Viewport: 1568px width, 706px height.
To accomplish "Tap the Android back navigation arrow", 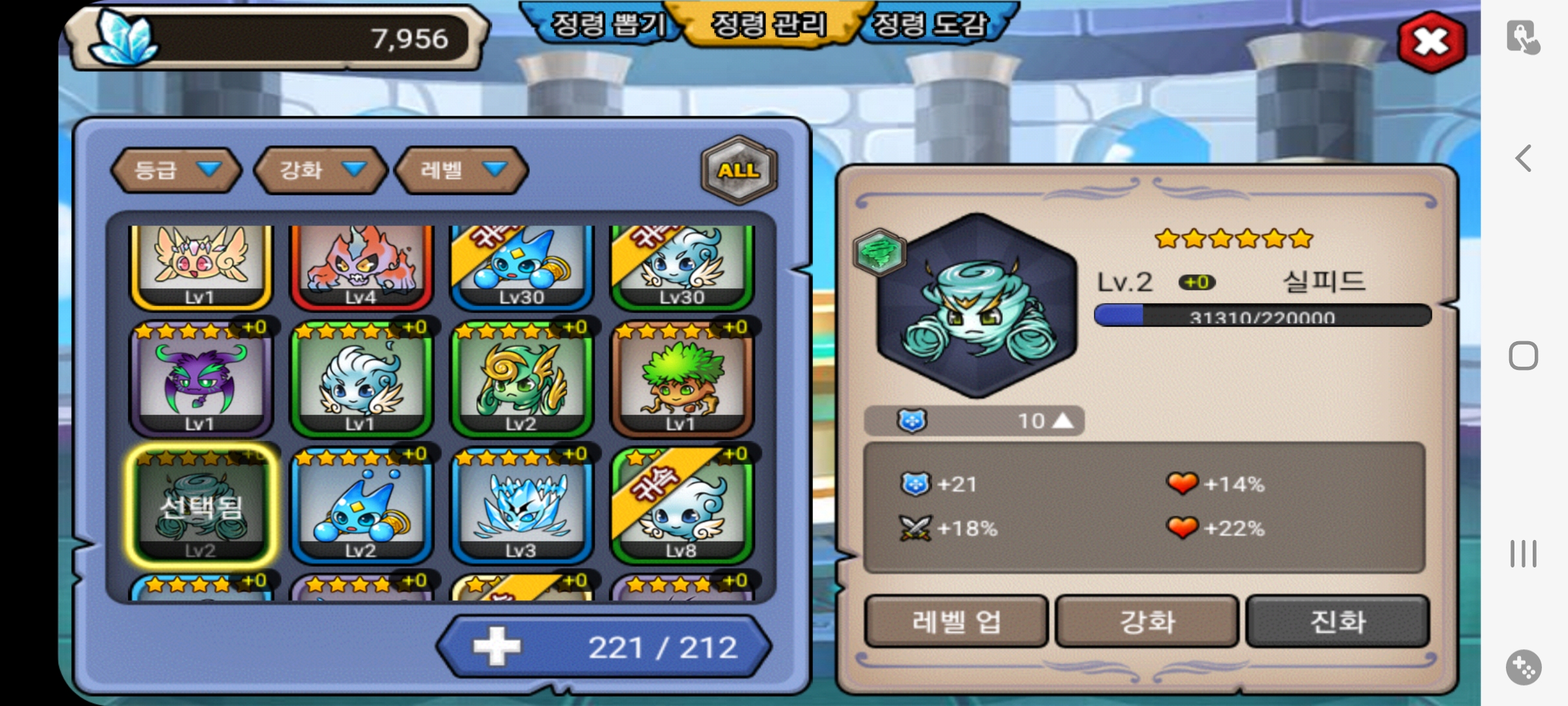I will [1523, 158].
